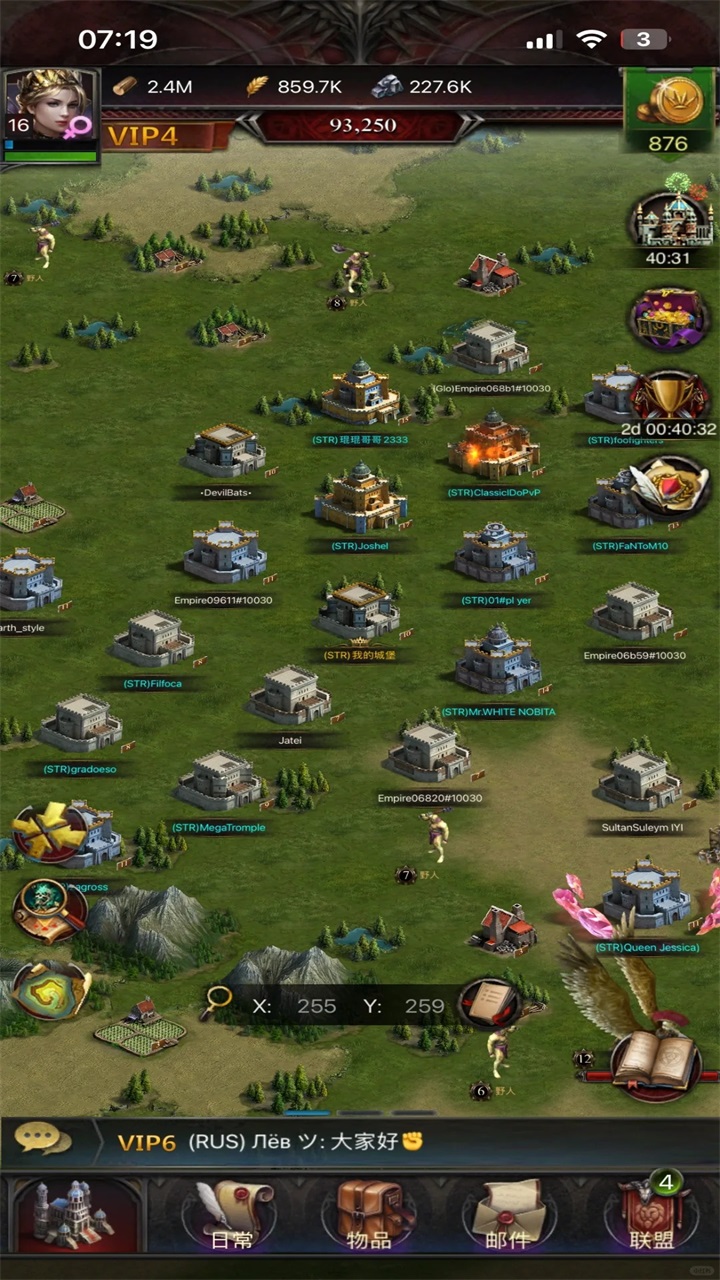Open the red-ribbon document list icon
Image resolution: width=720 pixels, height=1280 pixels.
(x=489, y=1004)
